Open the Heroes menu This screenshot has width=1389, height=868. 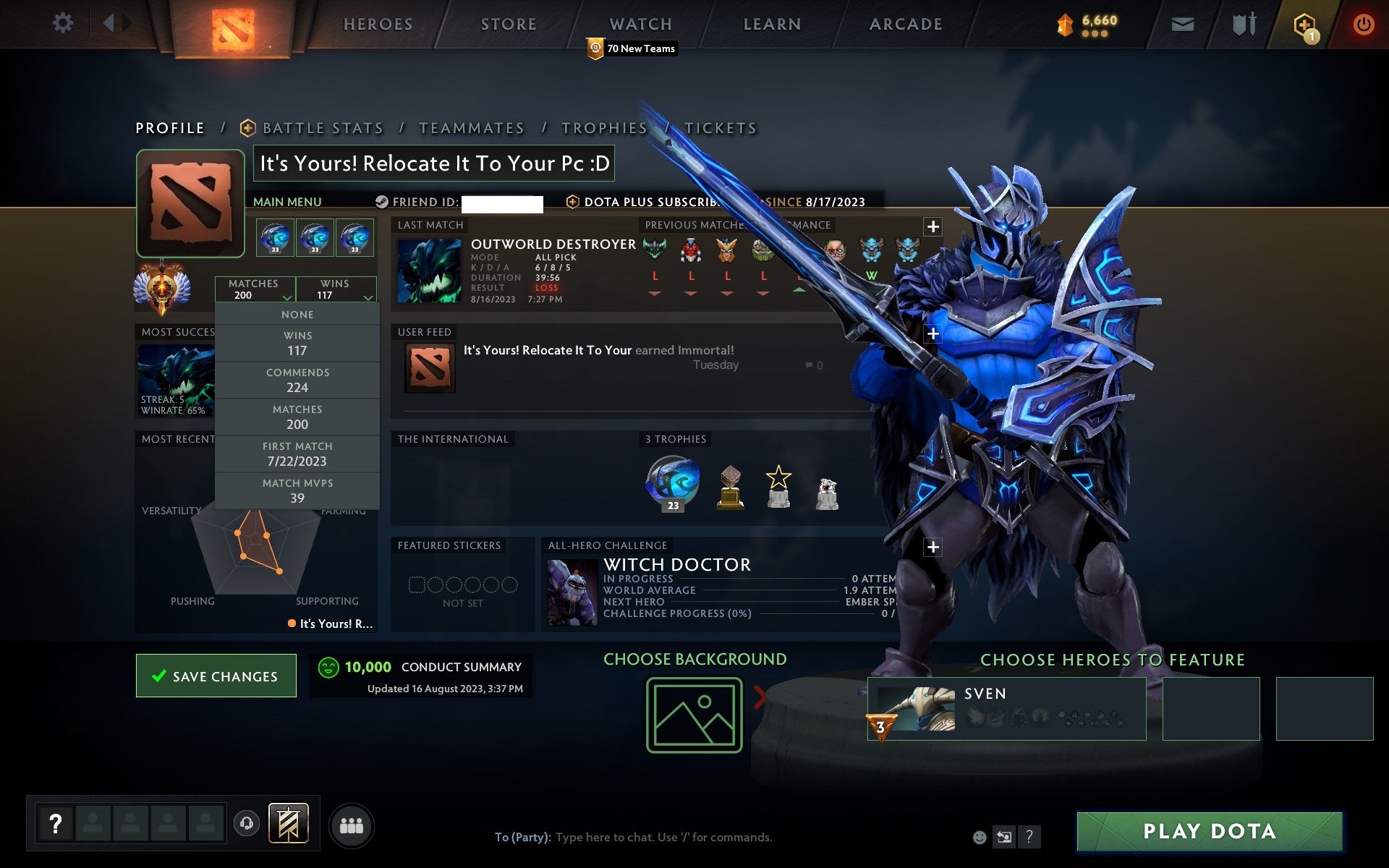(x=377, y=23)
